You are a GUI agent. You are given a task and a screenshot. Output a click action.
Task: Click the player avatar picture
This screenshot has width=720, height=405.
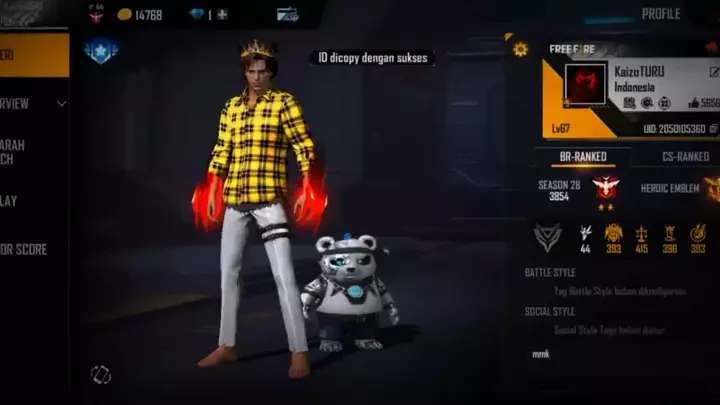pos(585,84)
